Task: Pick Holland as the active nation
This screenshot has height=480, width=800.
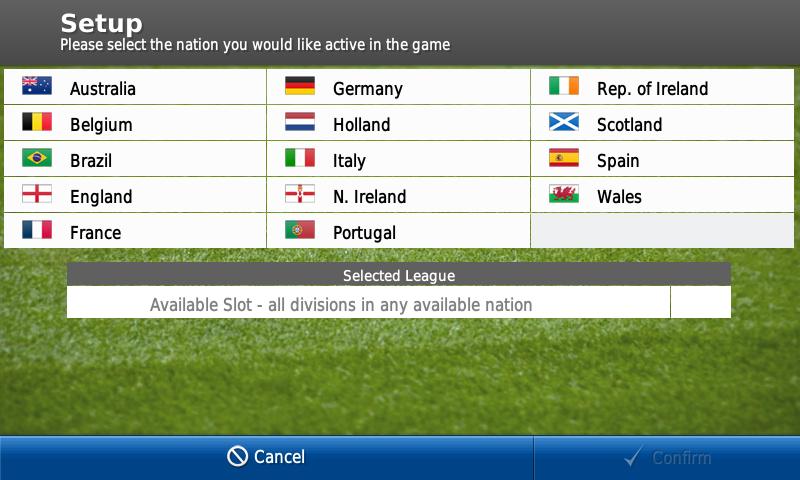Action: (x=398, y=124)
